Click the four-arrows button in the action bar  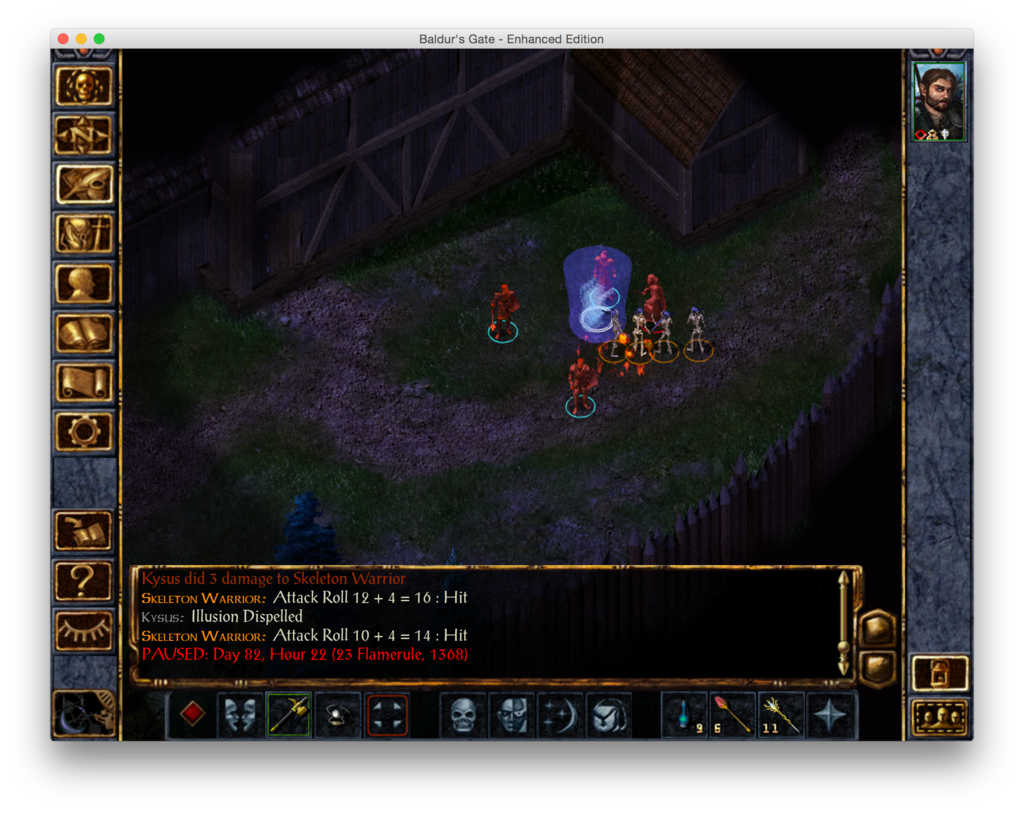click(x=387, y=715)
